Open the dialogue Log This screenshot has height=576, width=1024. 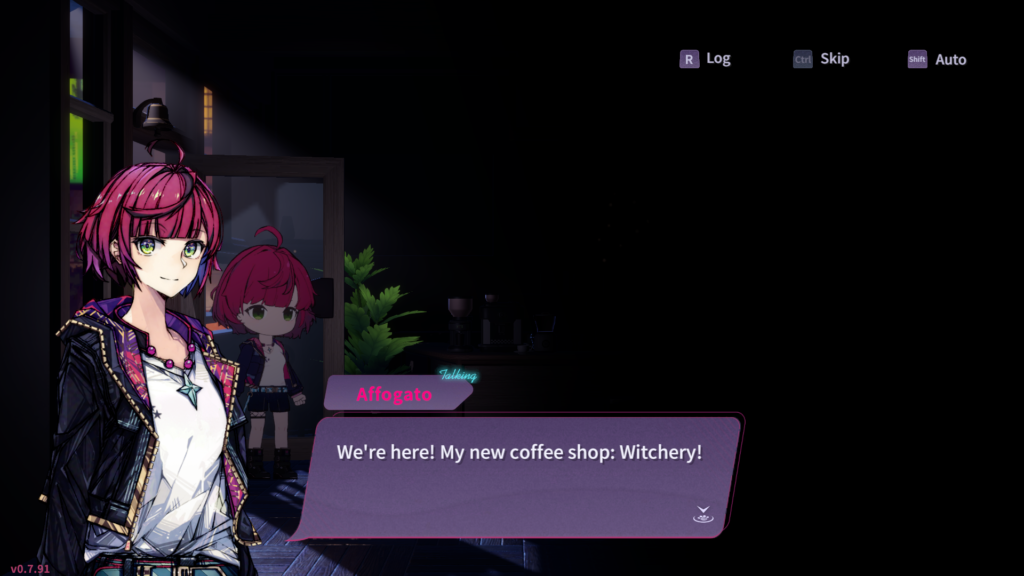tap(706, 59)
